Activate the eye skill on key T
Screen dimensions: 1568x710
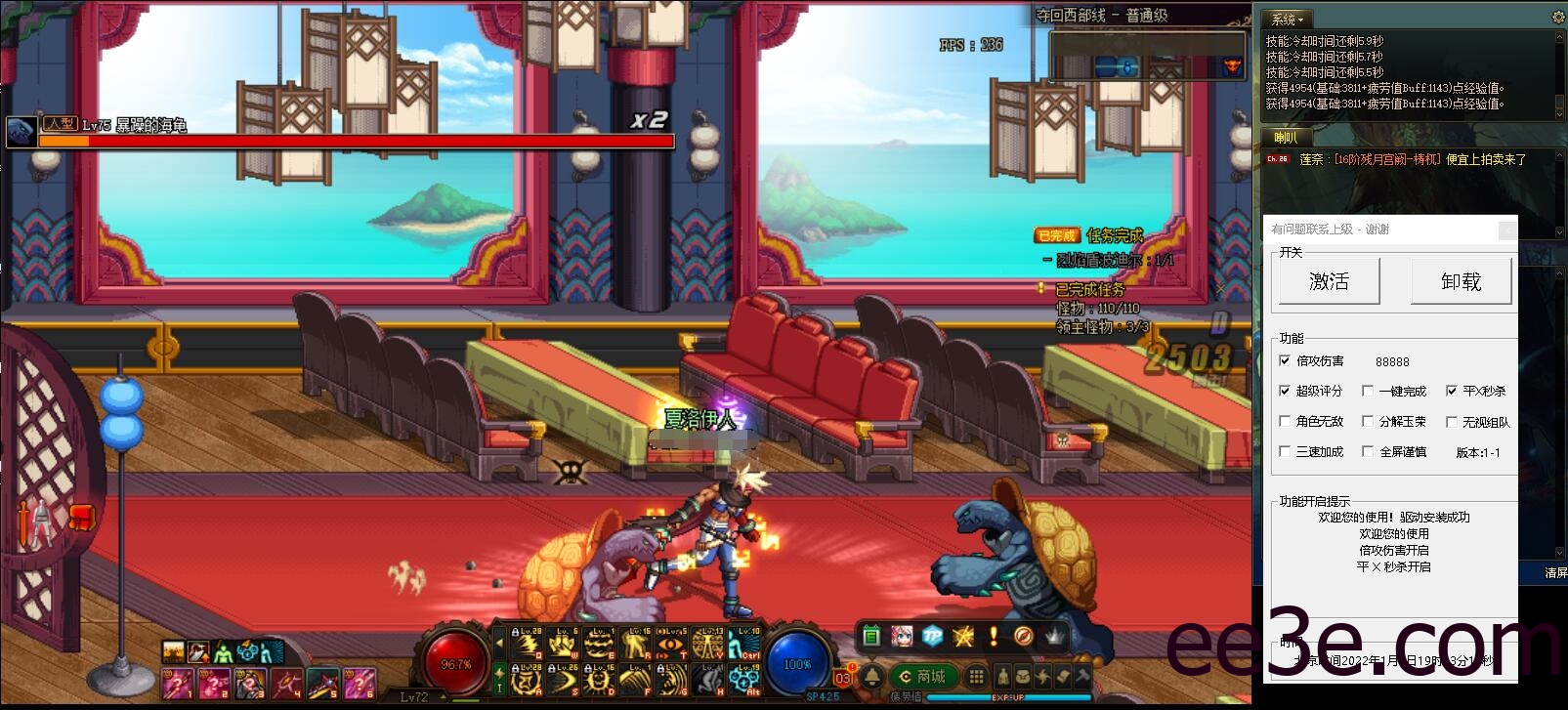click(x=670, y=645)
